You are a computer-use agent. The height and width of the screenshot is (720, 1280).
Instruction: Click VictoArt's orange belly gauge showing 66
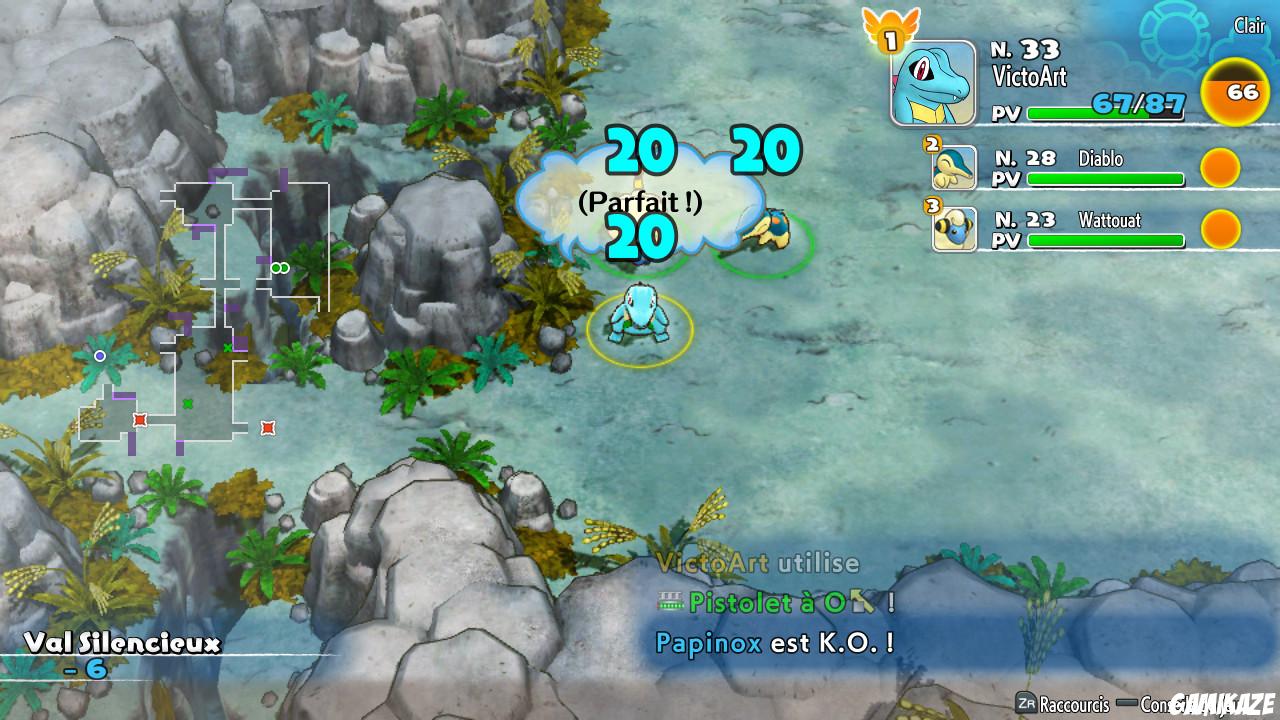pyautogui.click(x=1235, y=92)
